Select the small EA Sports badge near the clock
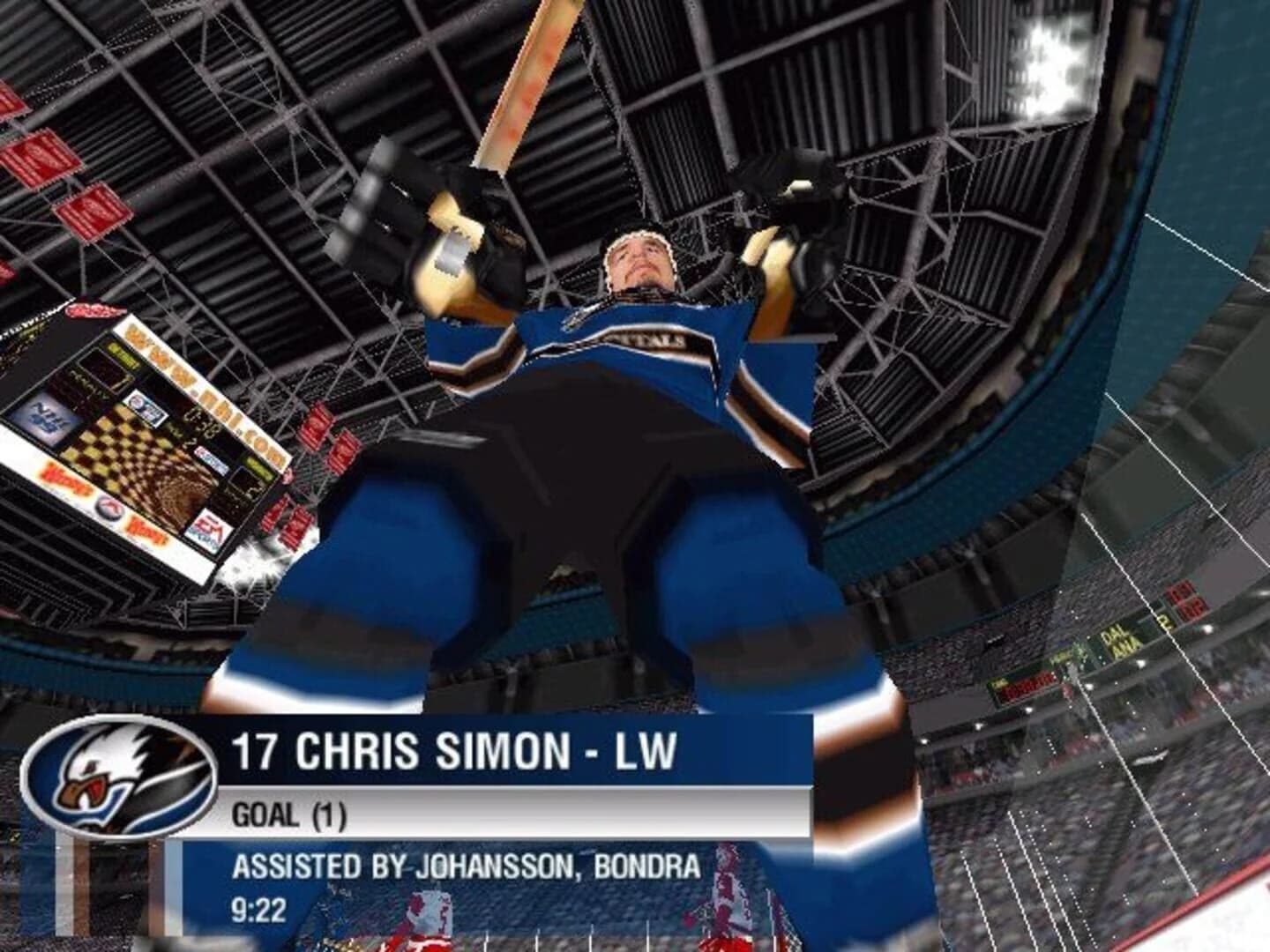The height and width of the screenshot is (952, 1270). (x=147, y=410)
